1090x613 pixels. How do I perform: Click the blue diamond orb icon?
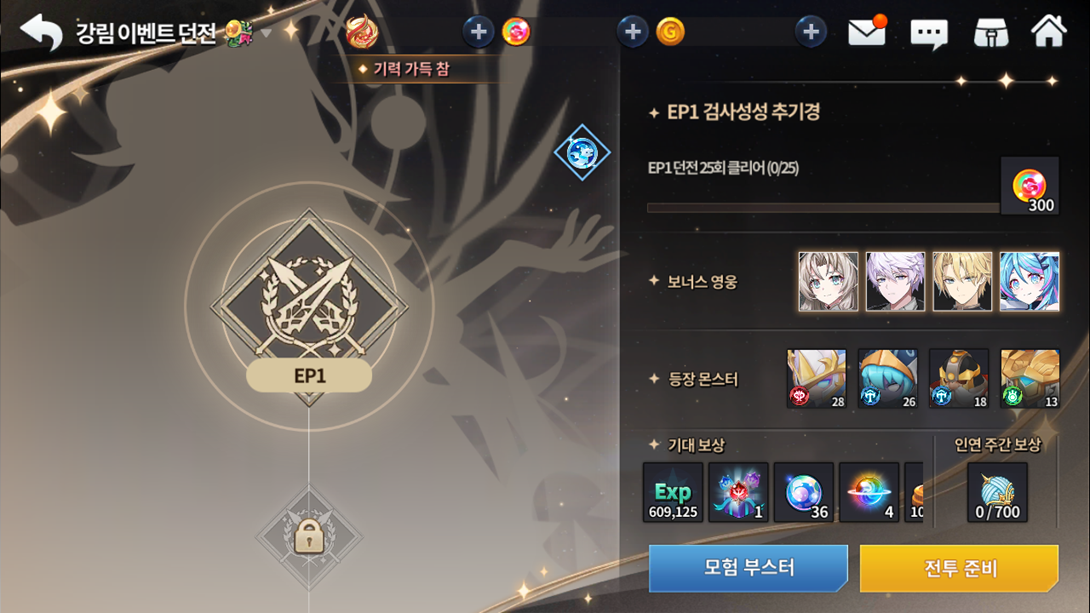tap(582, 153)
